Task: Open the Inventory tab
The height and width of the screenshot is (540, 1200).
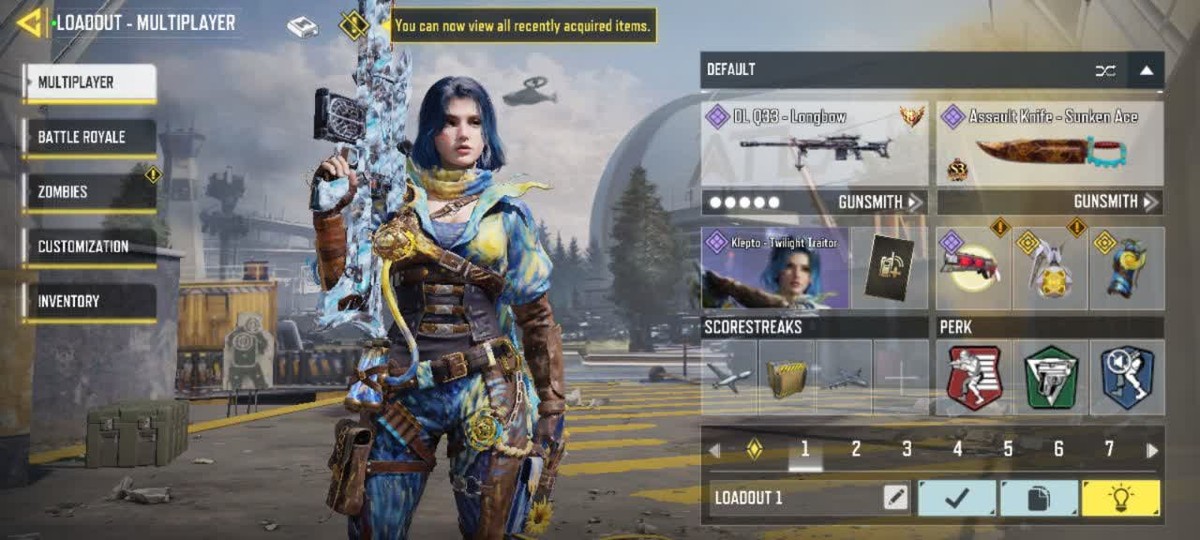Action: 90,301
